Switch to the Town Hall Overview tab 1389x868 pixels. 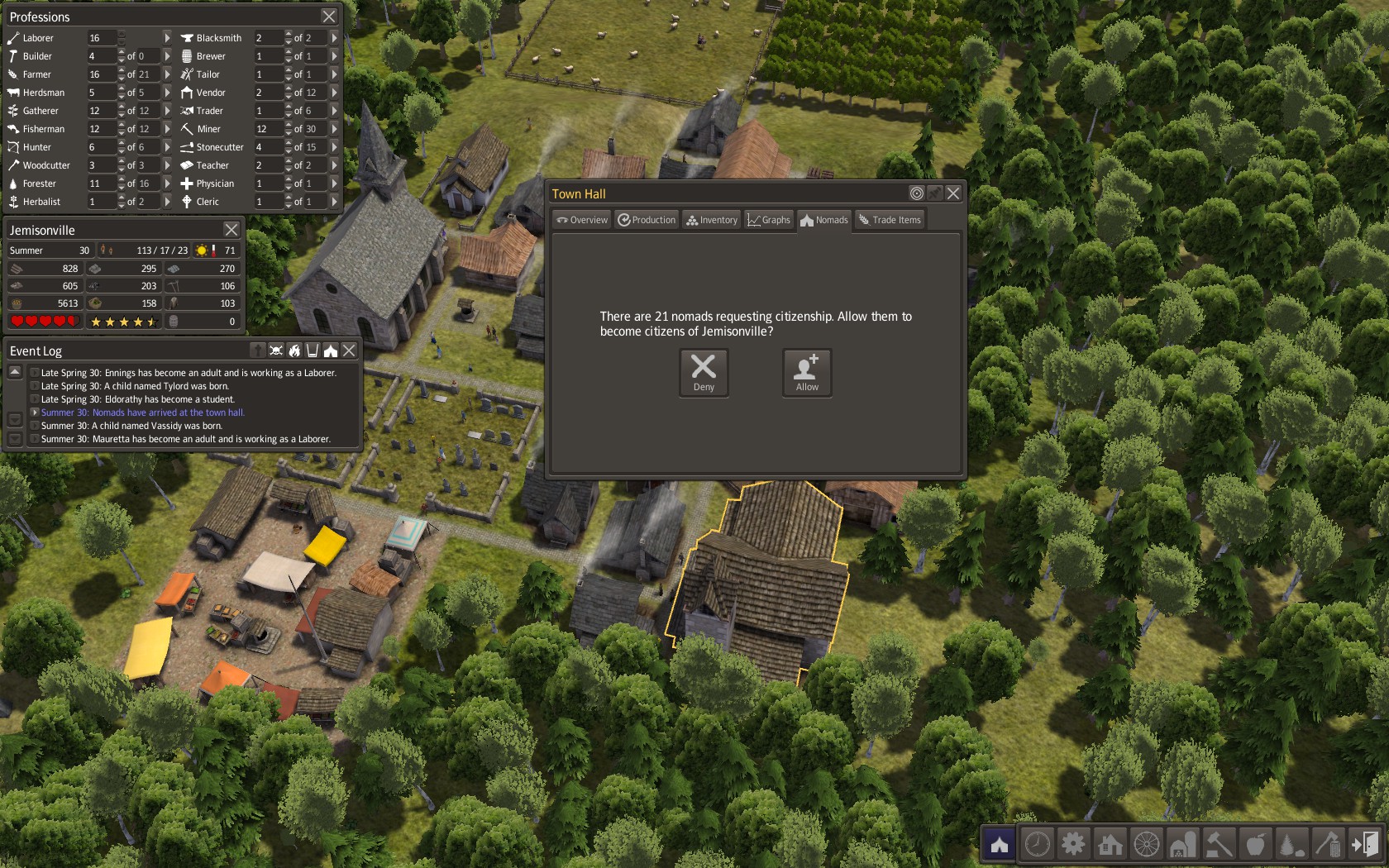[x=582, y=220]
